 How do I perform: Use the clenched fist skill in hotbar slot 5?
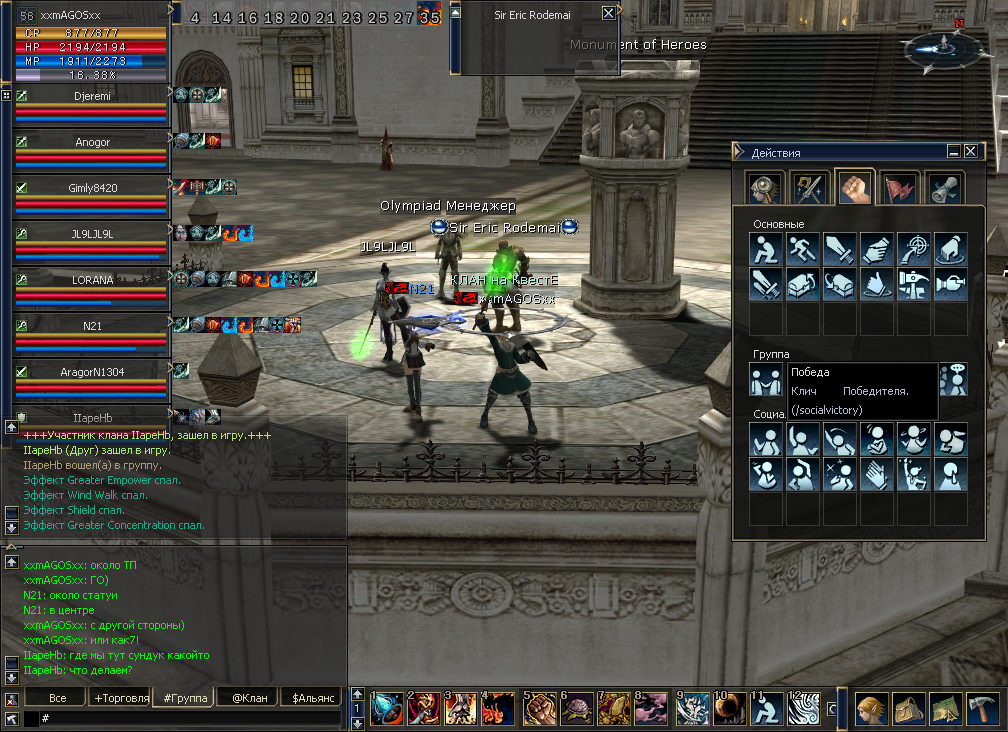click(540, 709)
